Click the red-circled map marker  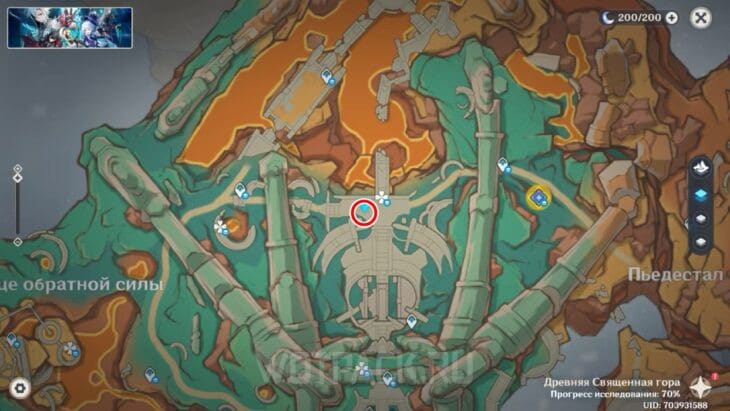363,212
